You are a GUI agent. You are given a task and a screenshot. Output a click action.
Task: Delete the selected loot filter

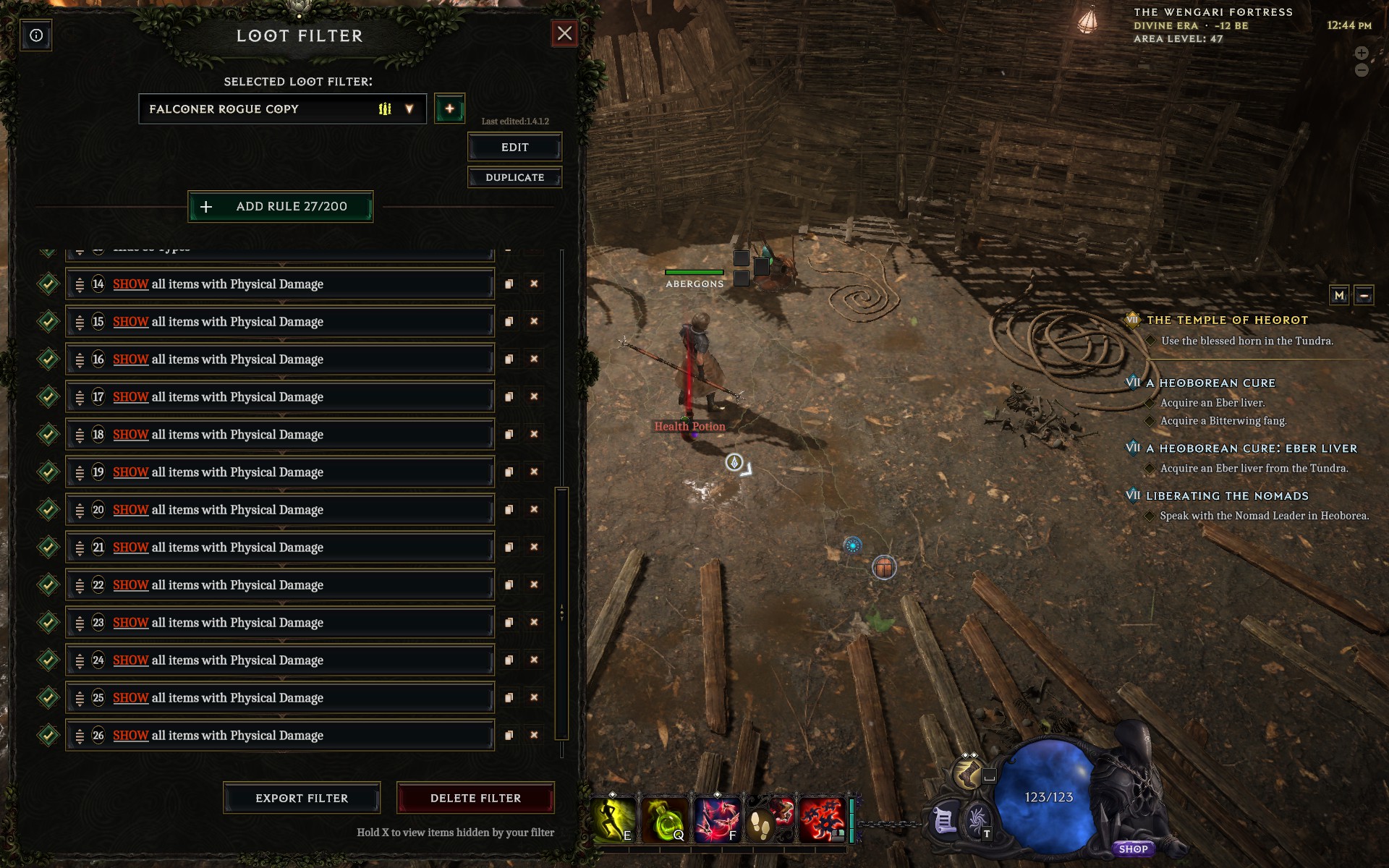475,798
